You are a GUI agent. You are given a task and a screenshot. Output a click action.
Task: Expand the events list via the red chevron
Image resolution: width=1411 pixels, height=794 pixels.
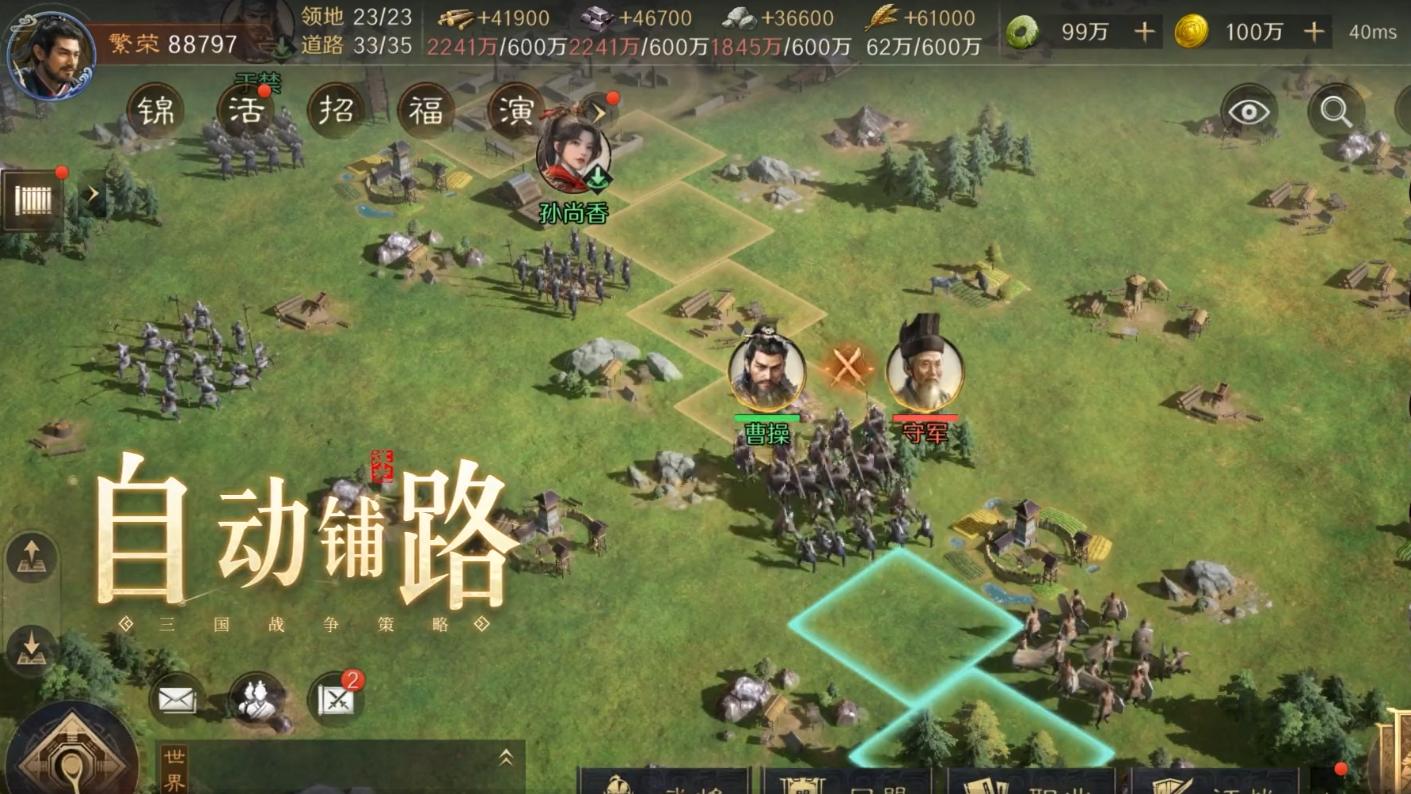(x=600, y=113)
